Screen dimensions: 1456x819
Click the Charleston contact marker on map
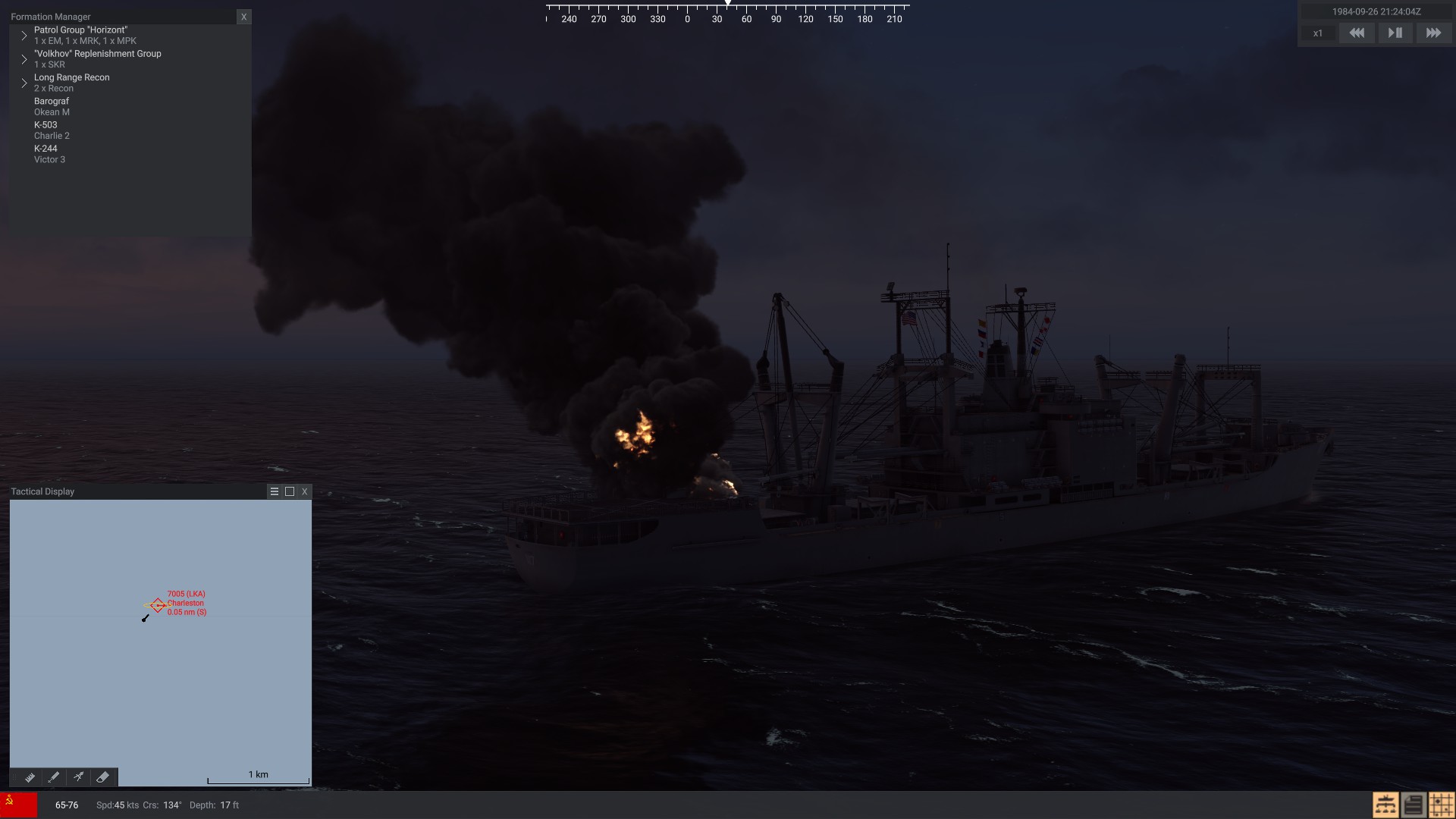point(158,605)
